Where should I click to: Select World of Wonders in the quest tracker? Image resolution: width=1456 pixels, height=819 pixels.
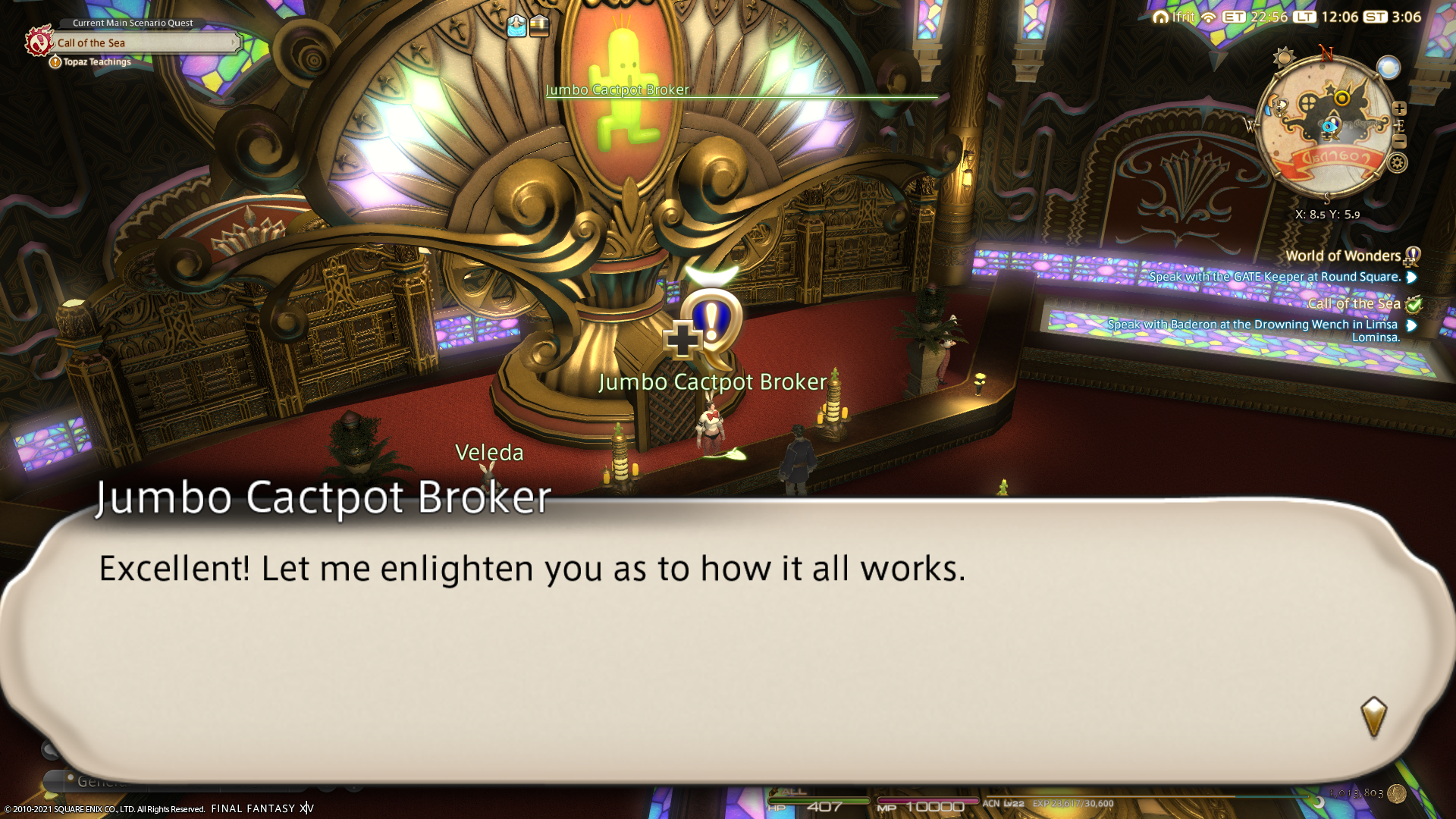tap(1342, 256)
